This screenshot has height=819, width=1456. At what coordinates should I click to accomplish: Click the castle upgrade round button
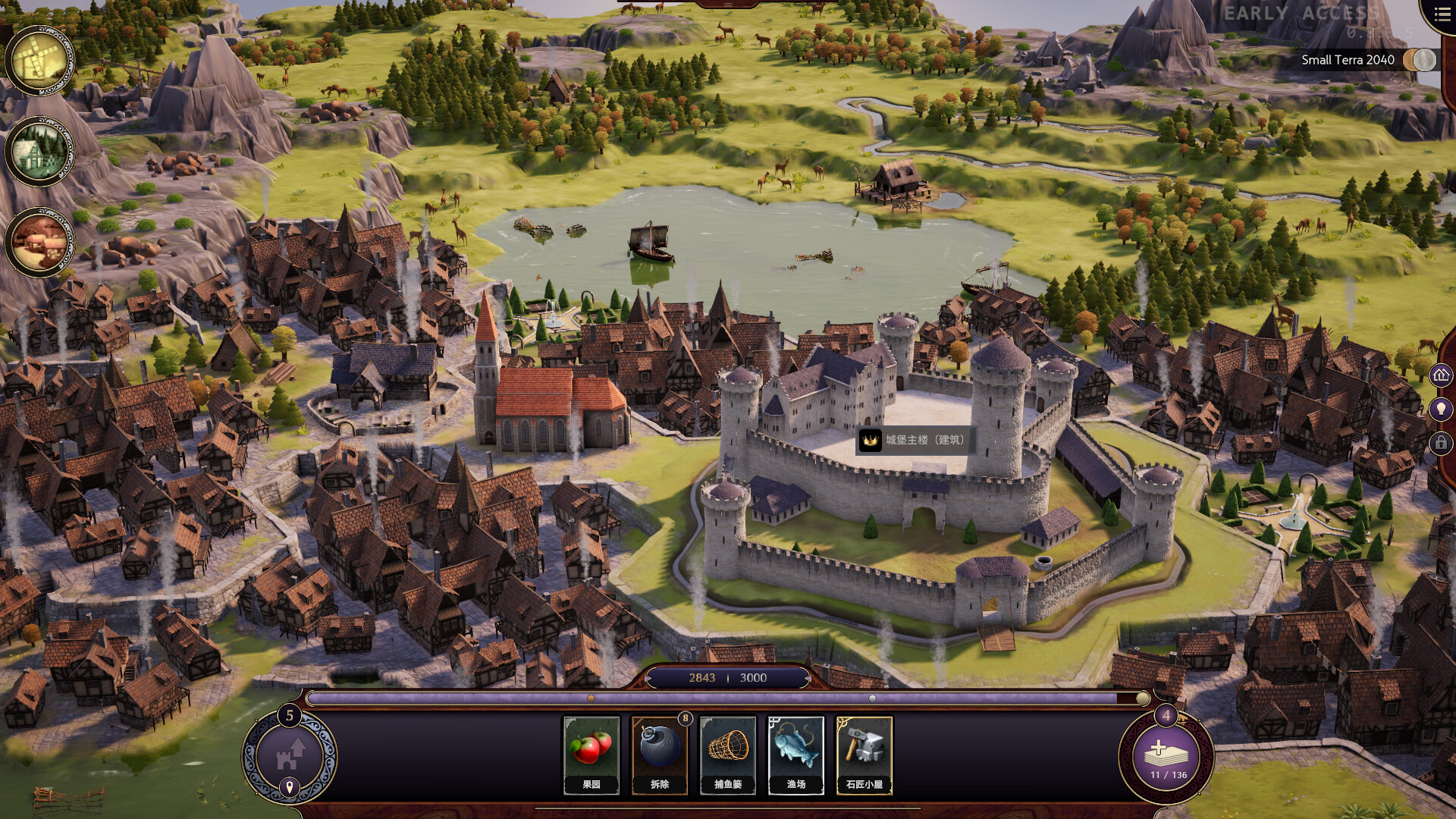pyautogui.click(x=289, y=756)
